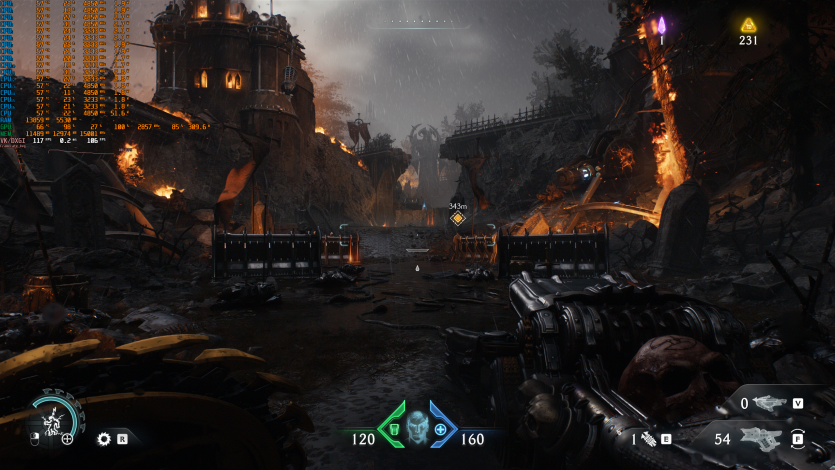Select the purple gem icon
This screenshot has width=835, height=470.
661,24
